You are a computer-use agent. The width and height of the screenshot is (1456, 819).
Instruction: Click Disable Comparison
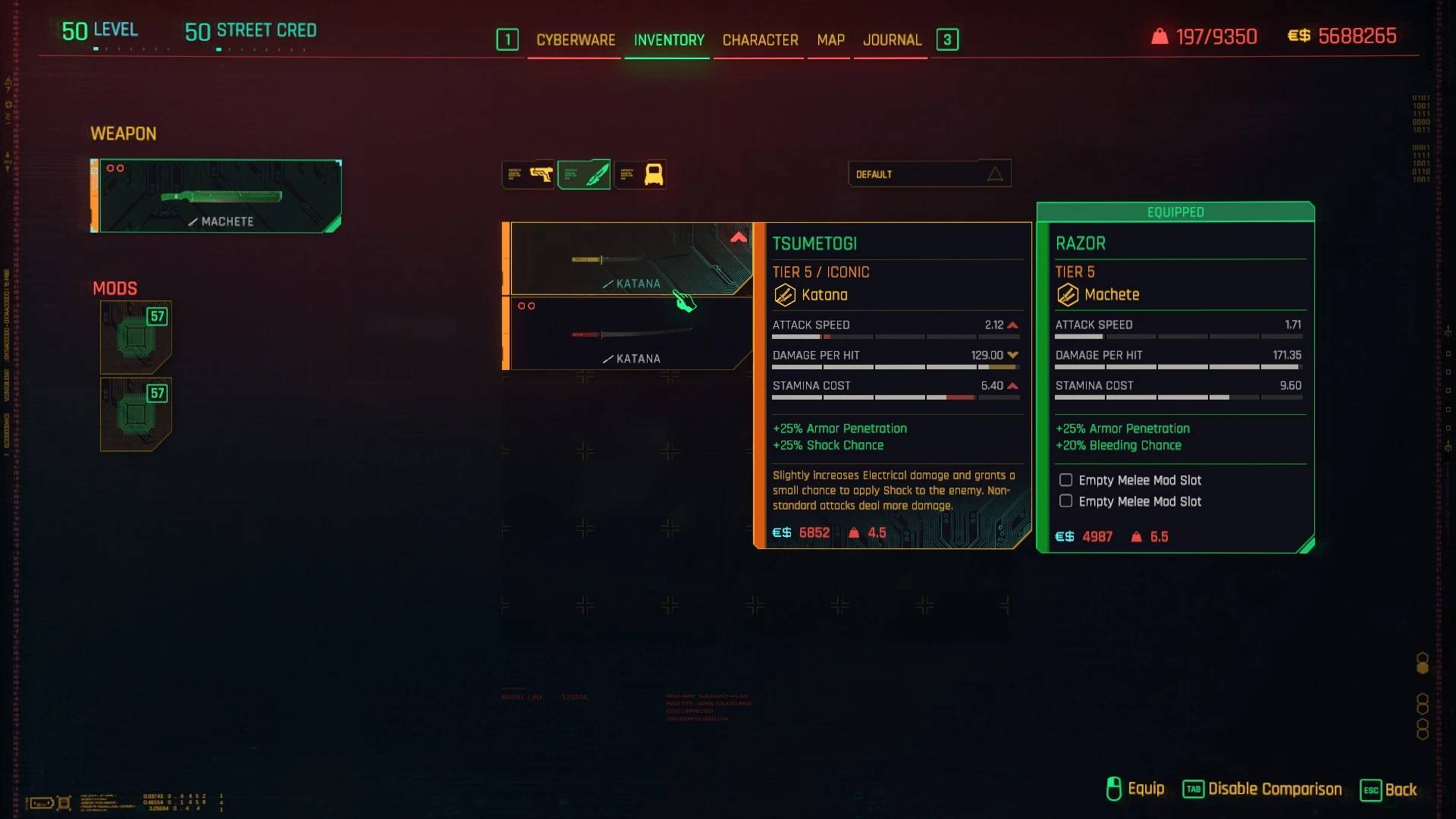coord(1263,789)
